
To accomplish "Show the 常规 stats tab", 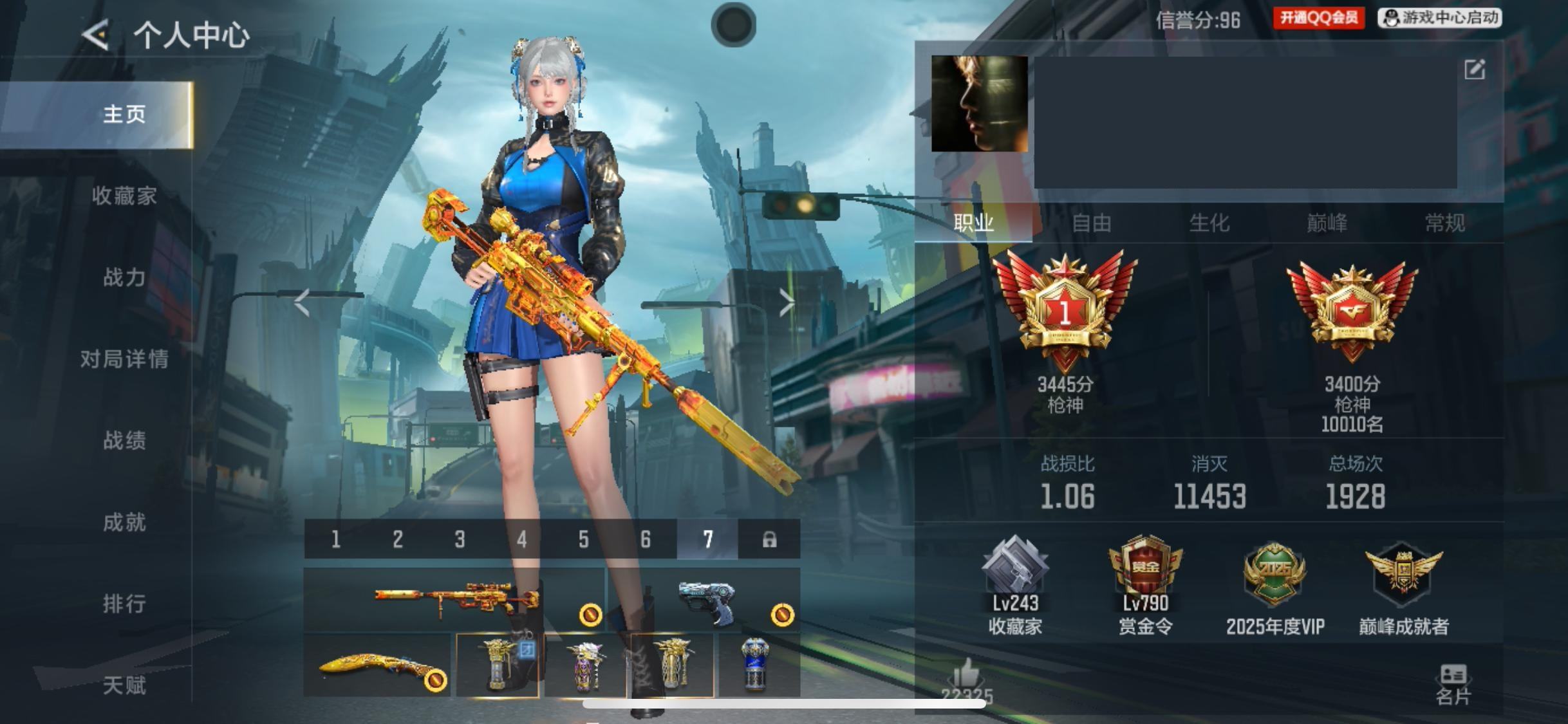I will [x=1445, y=223].
